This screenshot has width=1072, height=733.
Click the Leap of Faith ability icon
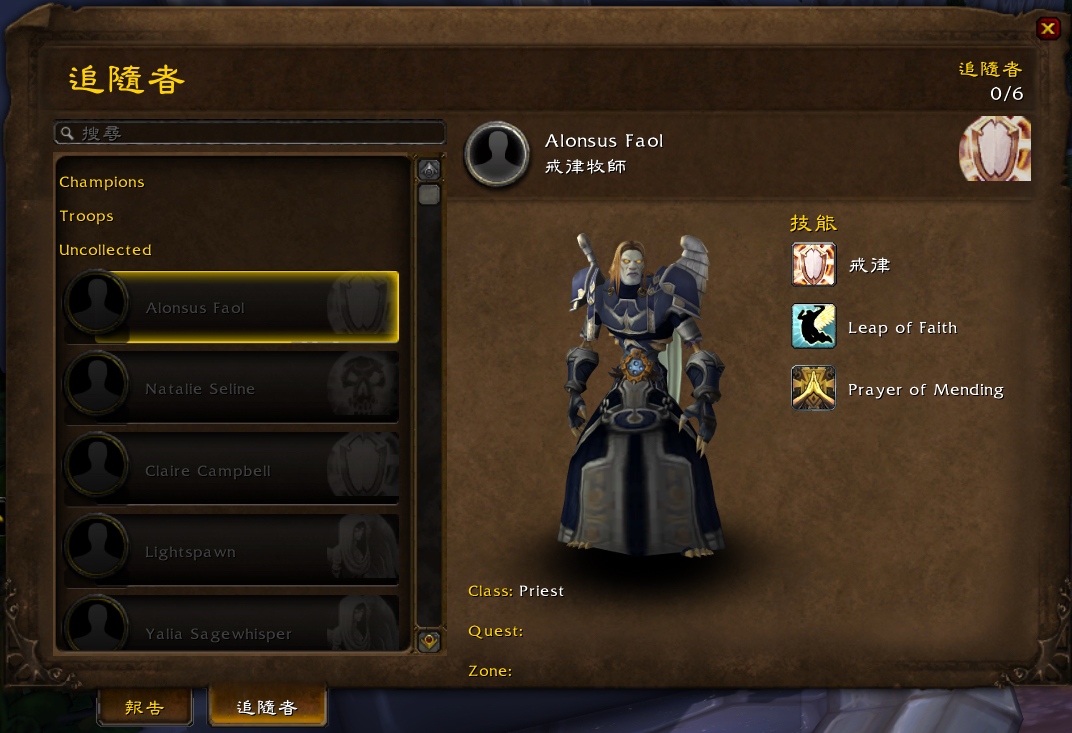click(x=813, y=327)
